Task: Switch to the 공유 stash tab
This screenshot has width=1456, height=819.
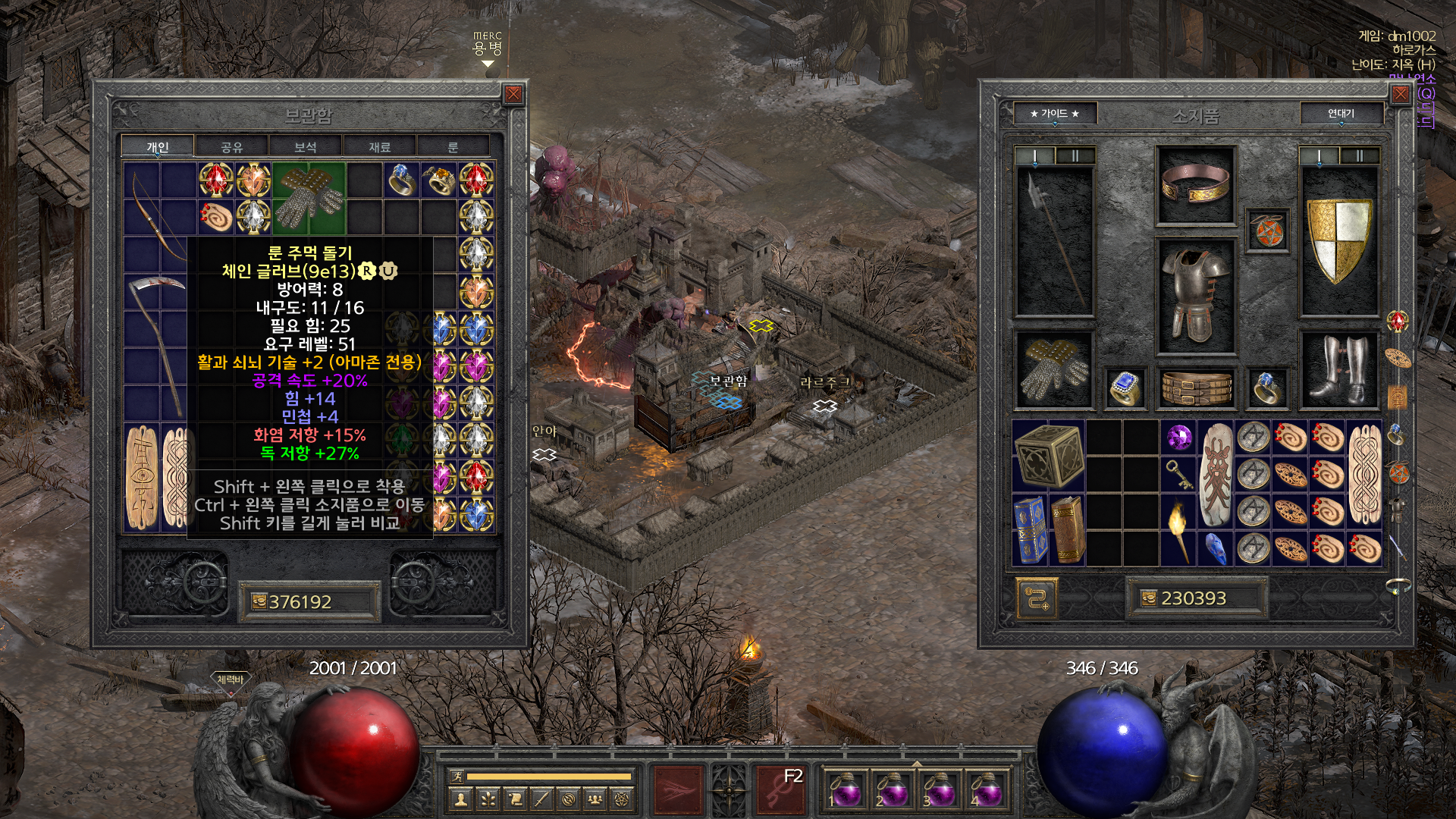Action: click(231, 147)
